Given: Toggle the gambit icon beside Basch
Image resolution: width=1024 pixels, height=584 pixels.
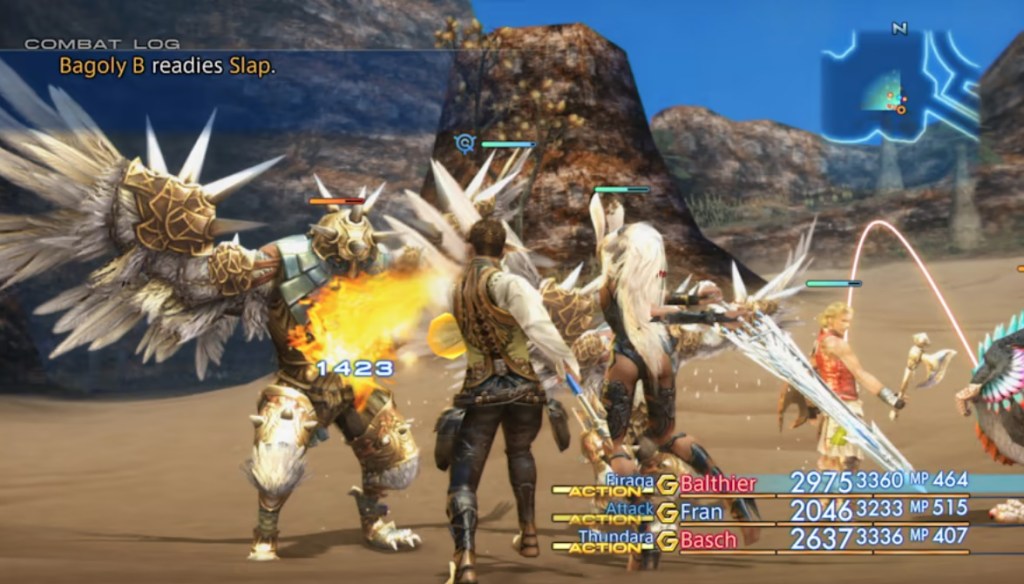Looking at the screenshot, I should tap(667, 541).
